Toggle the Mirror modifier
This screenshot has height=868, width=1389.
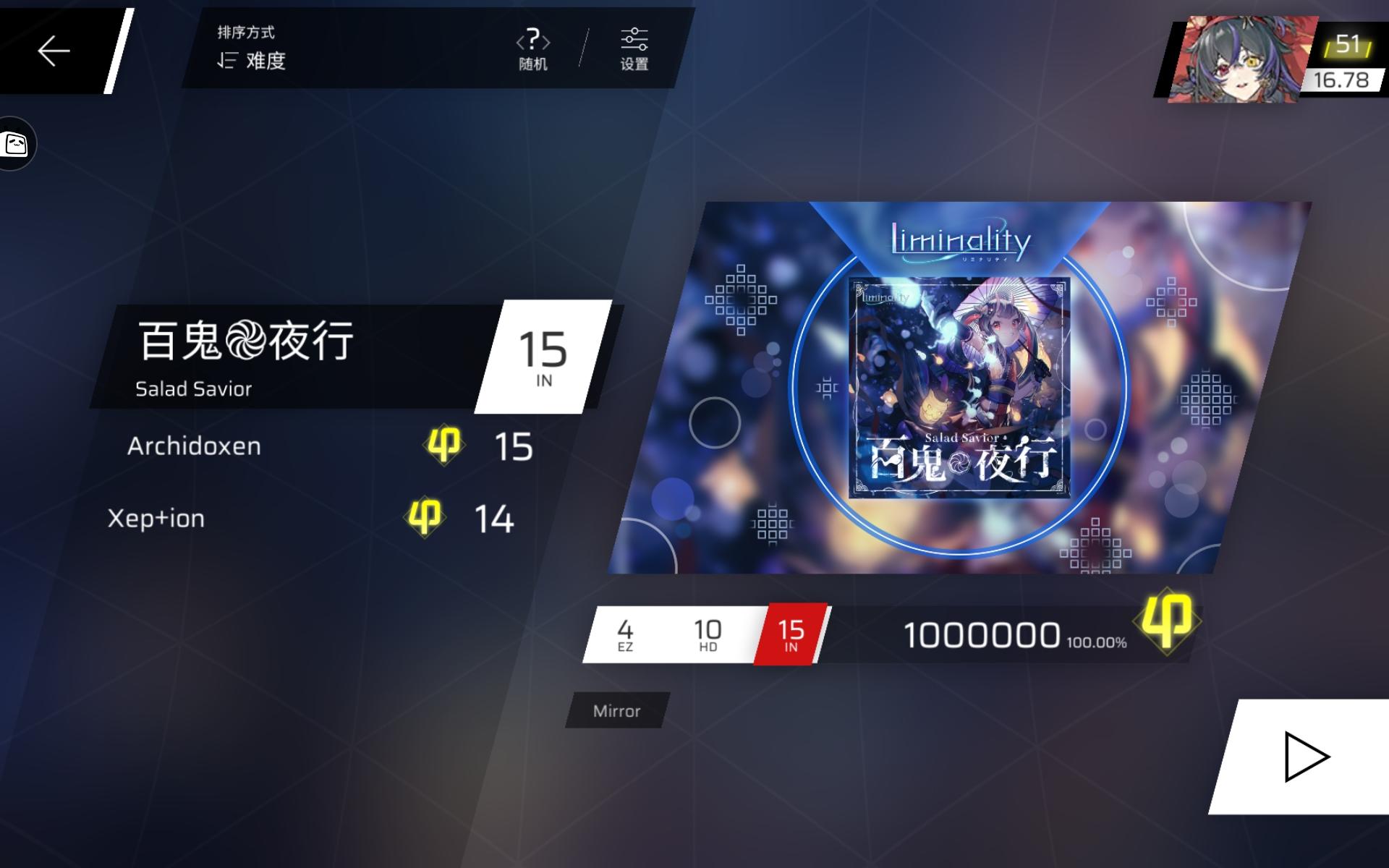[x=616, y=711]
